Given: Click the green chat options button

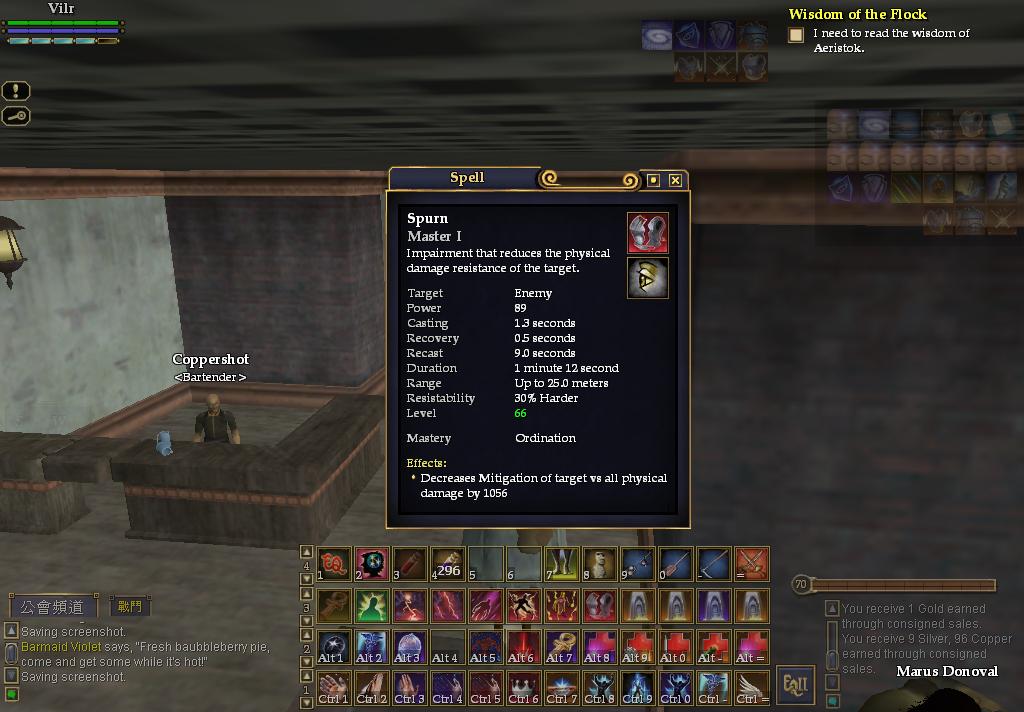Looking at the screenshot, I should (11, 694).
